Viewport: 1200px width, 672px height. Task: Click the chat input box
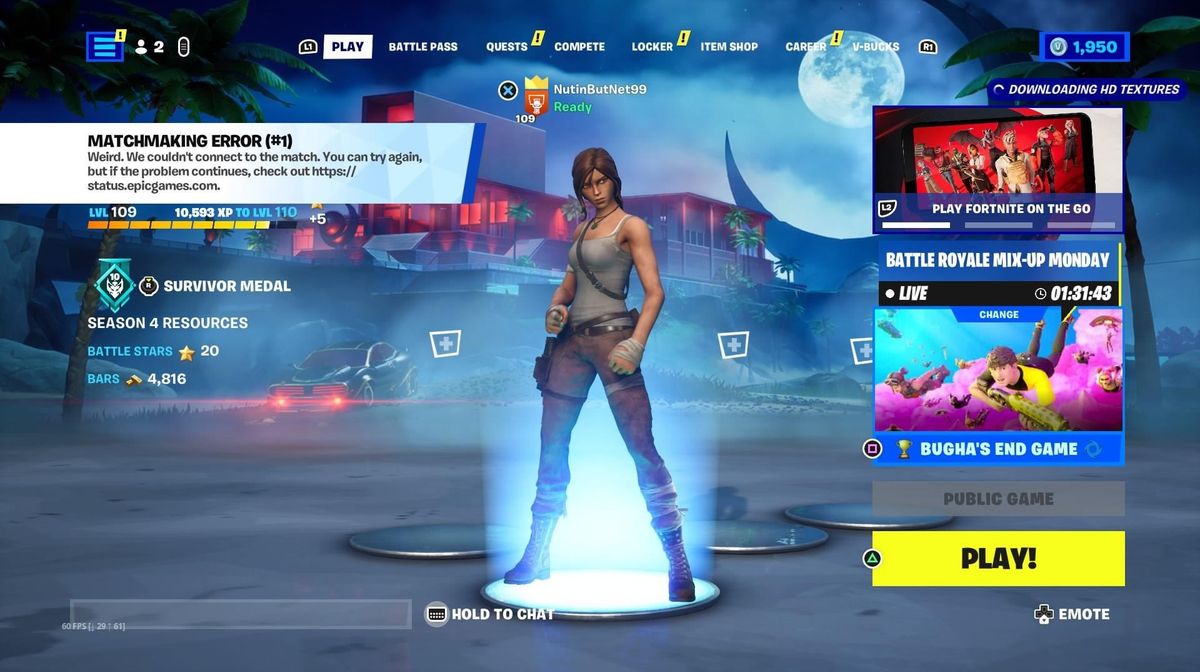coord(240,614)
